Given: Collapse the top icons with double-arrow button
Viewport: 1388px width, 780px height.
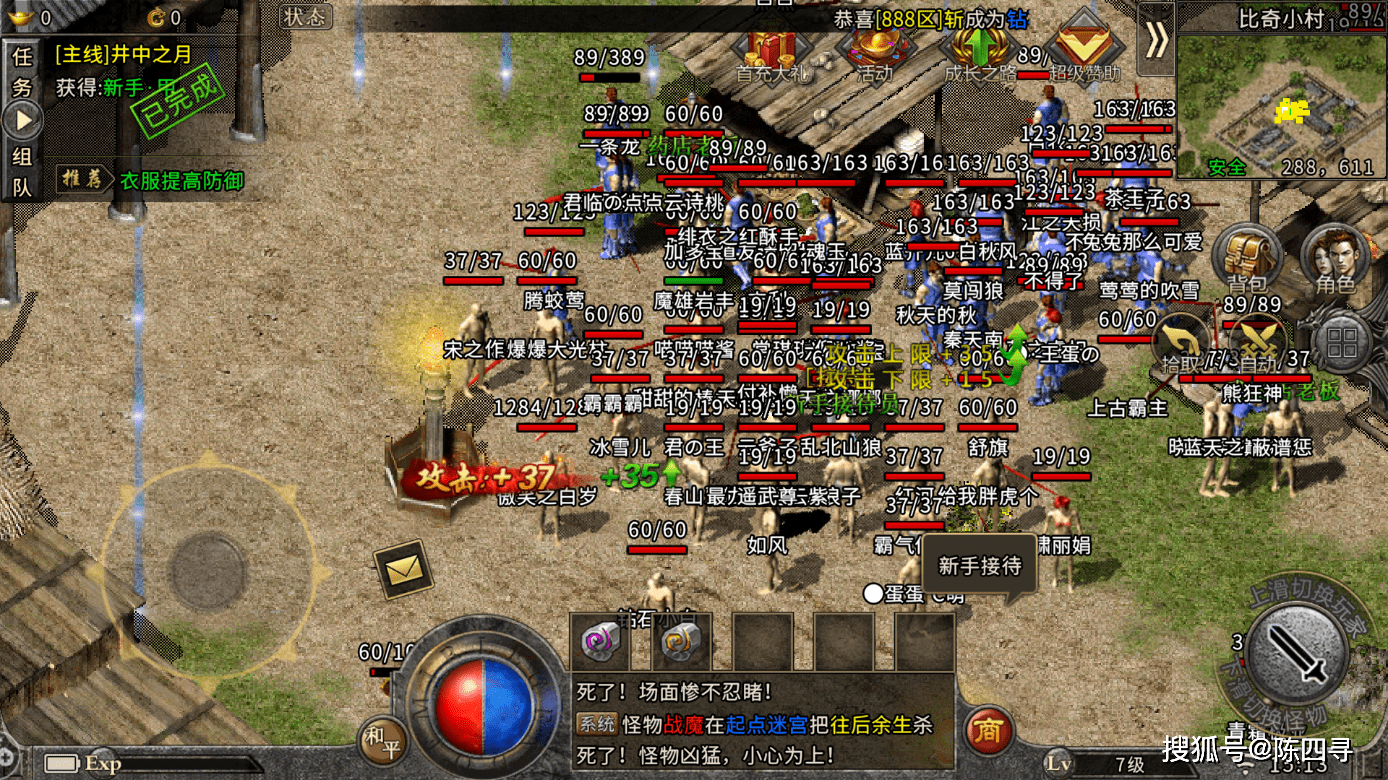Looking at the screenshot, I should pos(1156,39).
